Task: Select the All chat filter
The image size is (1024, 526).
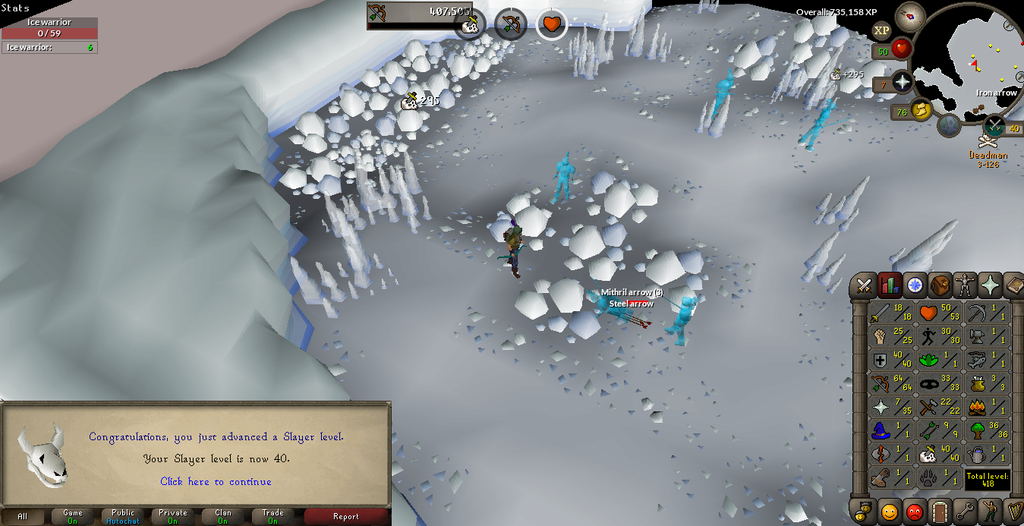Action: [x=23, y=516]
